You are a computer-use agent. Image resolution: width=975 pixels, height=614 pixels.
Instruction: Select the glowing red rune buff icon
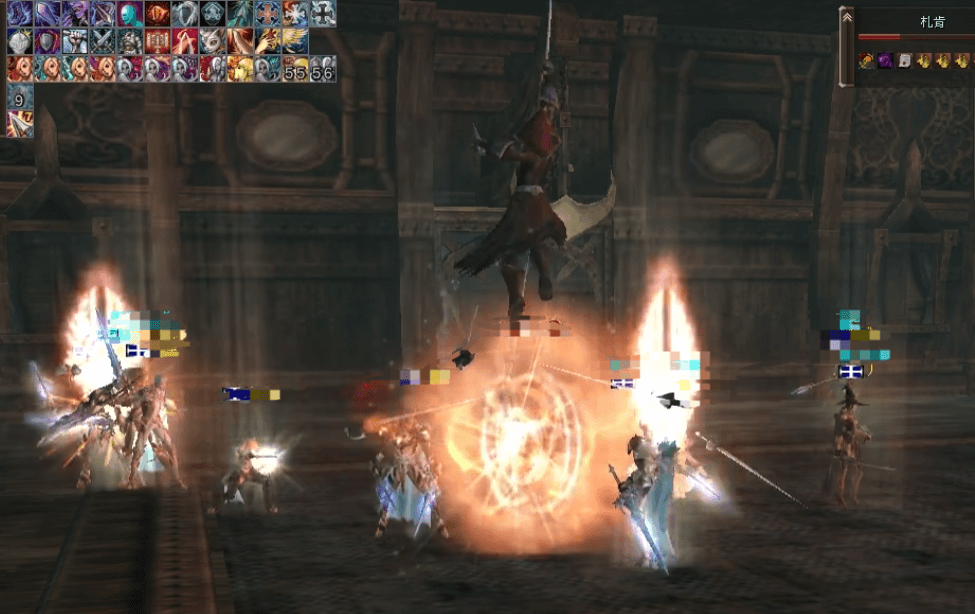158,14
